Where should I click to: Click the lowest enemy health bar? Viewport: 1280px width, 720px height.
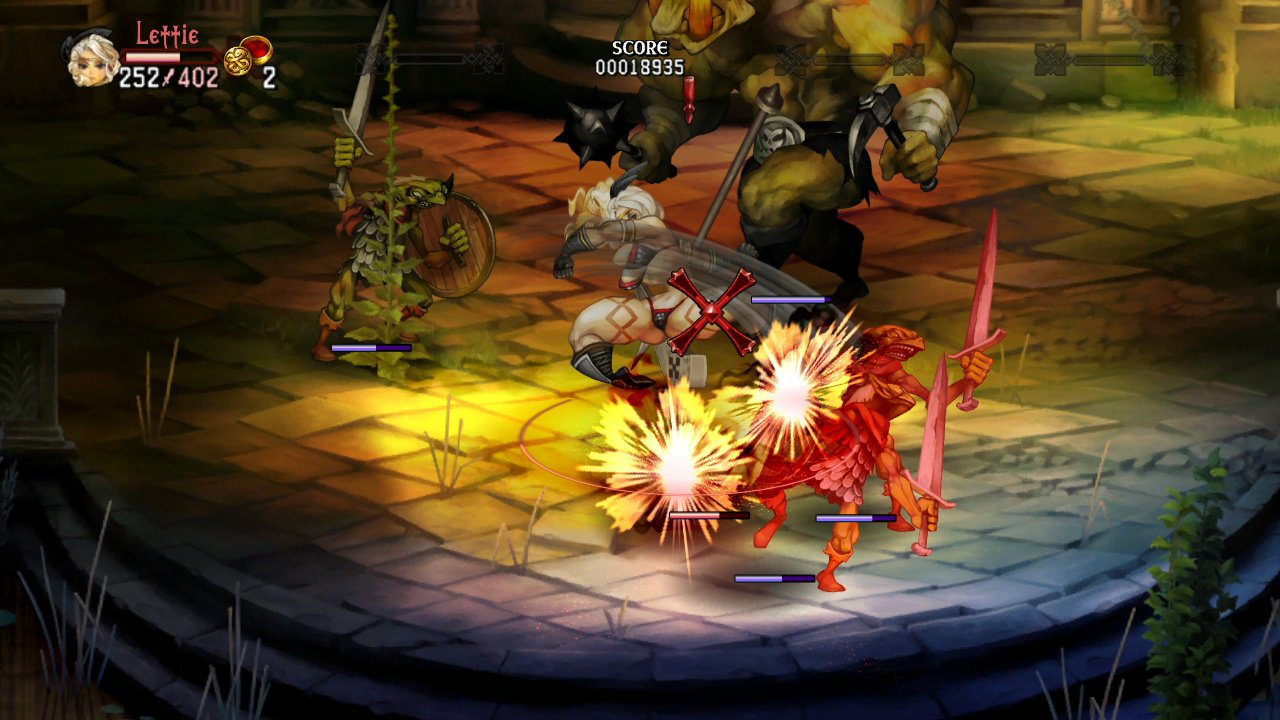[775, 577]
